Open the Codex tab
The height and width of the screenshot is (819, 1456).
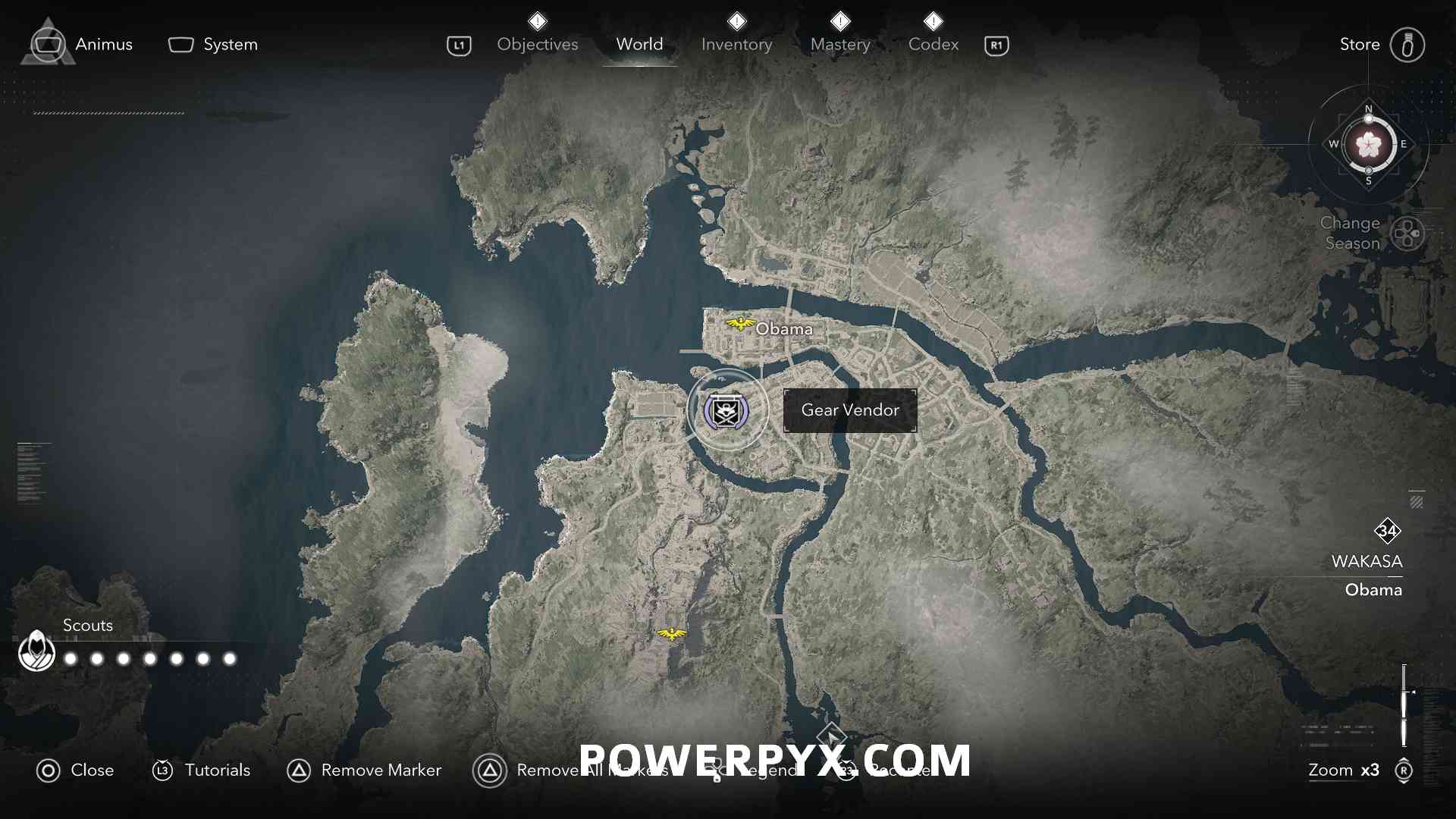933,44
